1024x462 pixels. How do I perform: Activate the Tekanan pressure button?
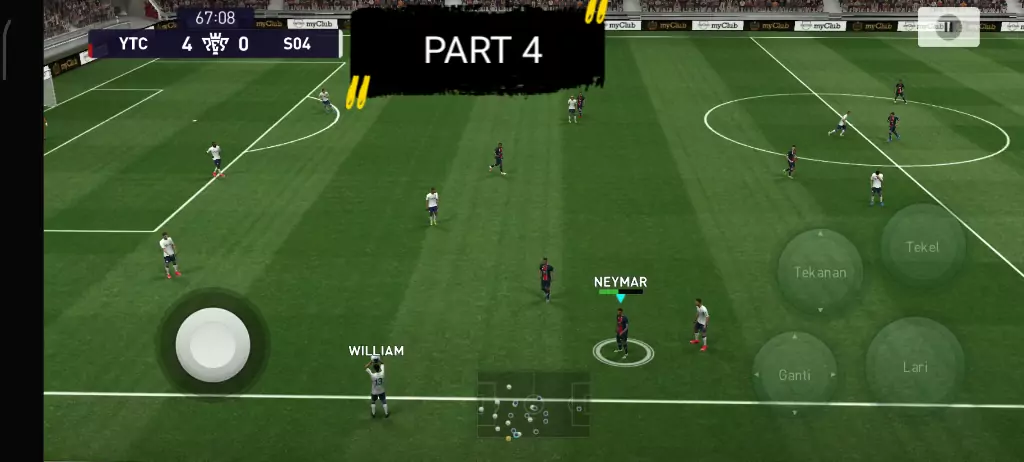820,272
